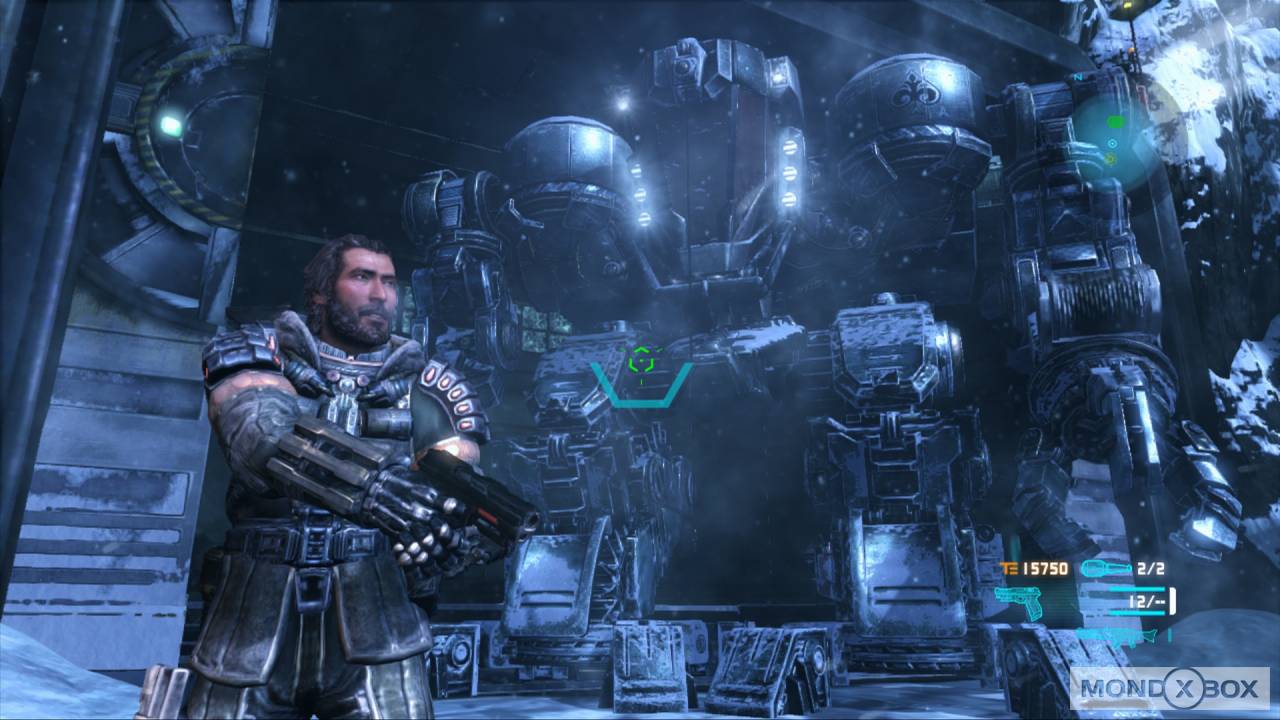Viewport: 1280px width, 720px height.
Task: Click the 2/2 grenade counter text
Action: pyautogui.click(x=1152, y=567)
